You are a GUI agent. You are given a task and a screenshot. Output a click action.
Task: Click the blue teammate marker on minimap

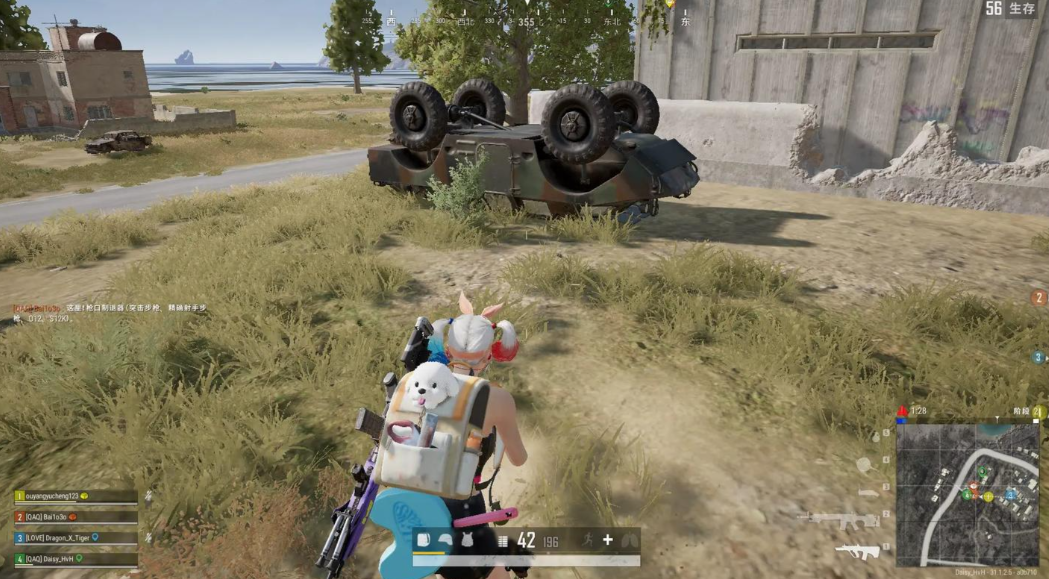click(x=1010, y=494)
